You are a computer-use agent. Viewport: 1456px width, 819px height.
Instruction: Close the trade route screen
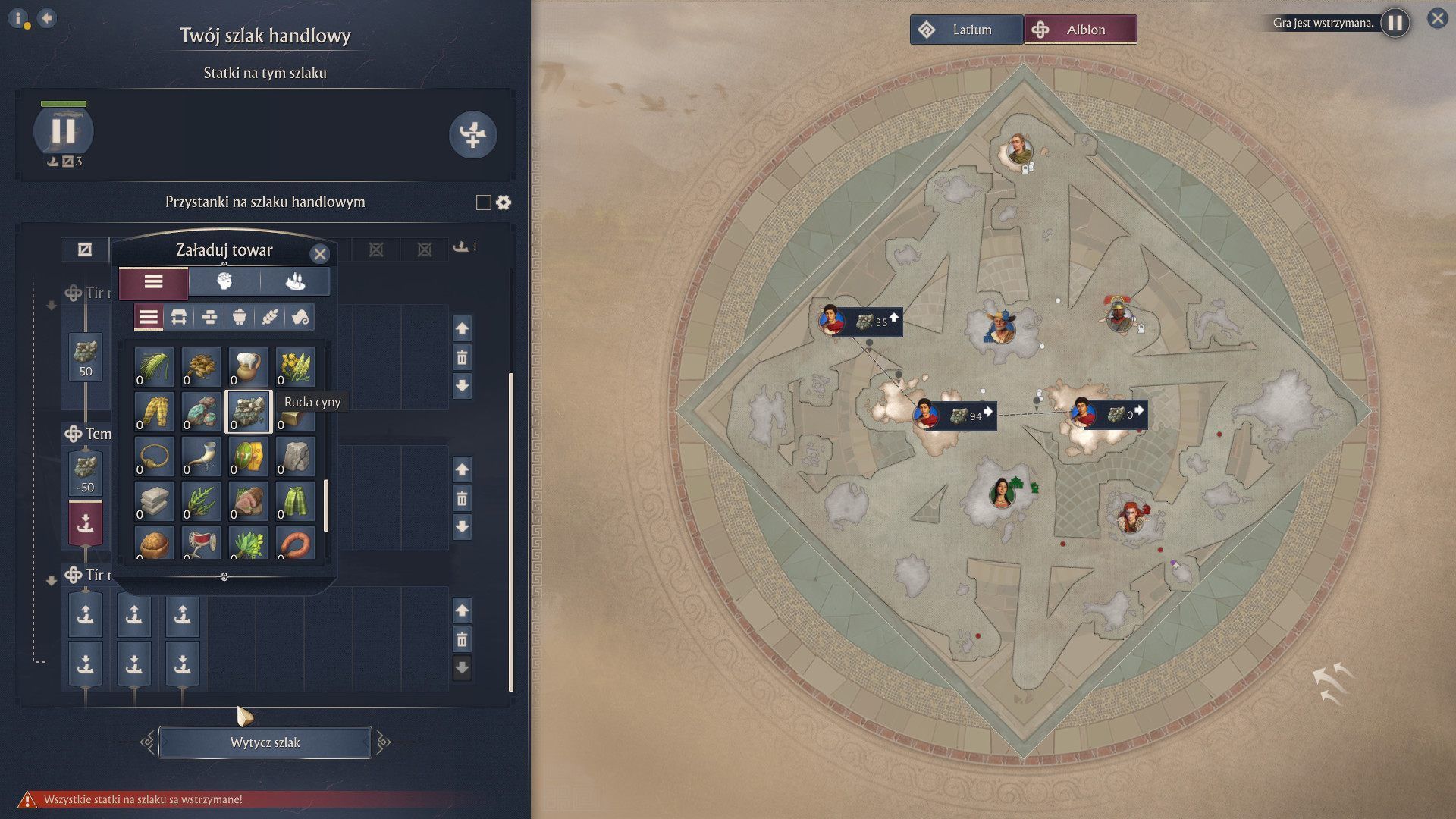(x=1437, y=18)
